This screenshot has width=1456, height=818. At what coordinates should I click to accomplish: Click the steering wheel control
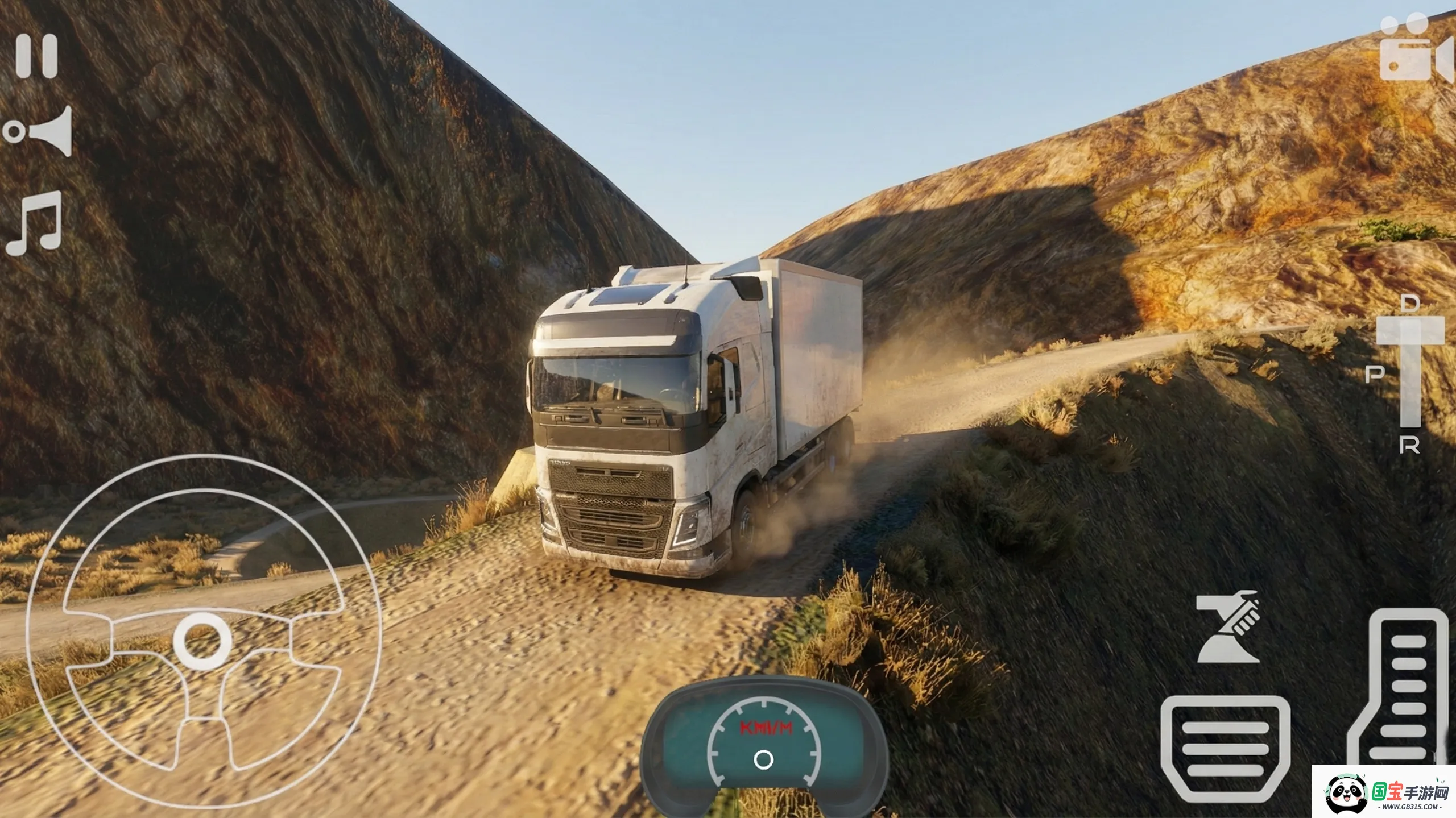pyautogui.click(x=203, y=633)
